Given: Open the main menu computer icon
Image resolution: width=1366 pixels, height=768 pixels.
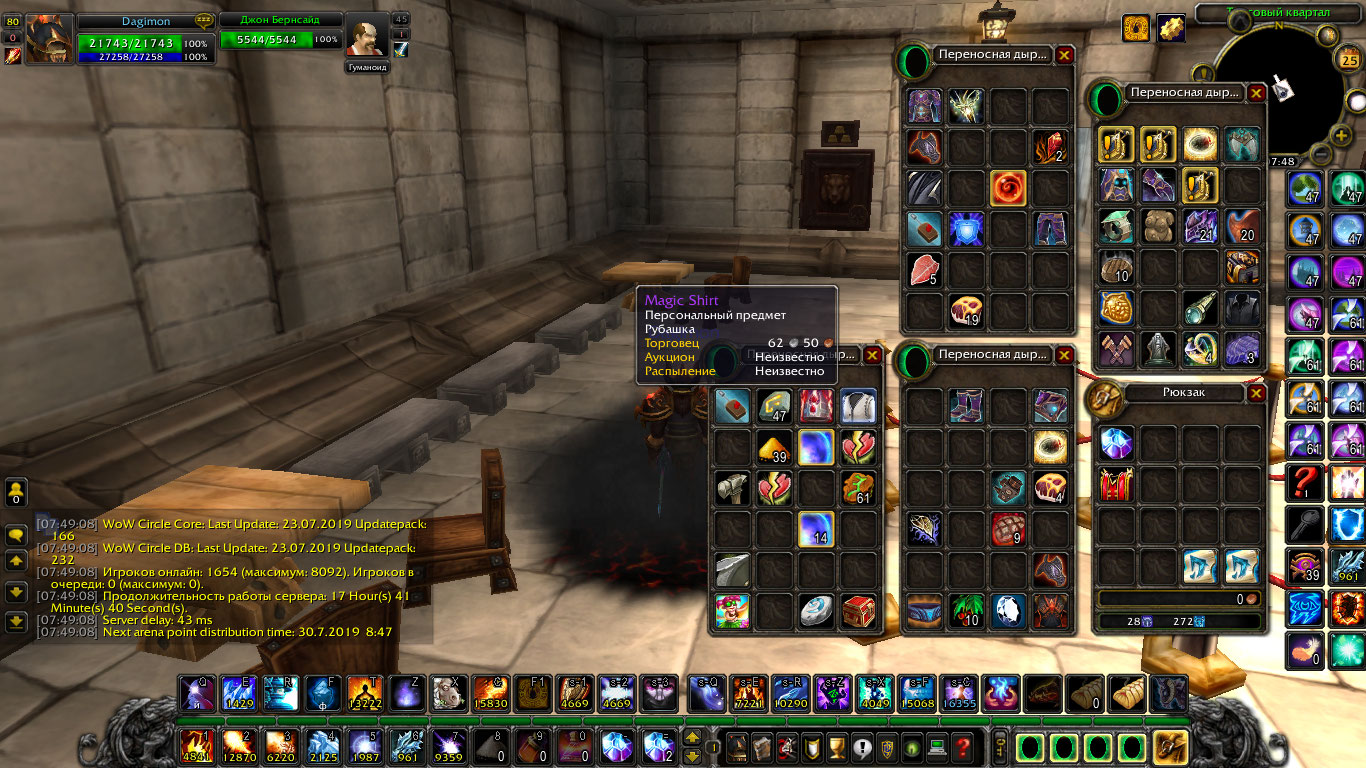Looking at the screenshot, I should 937,746.
